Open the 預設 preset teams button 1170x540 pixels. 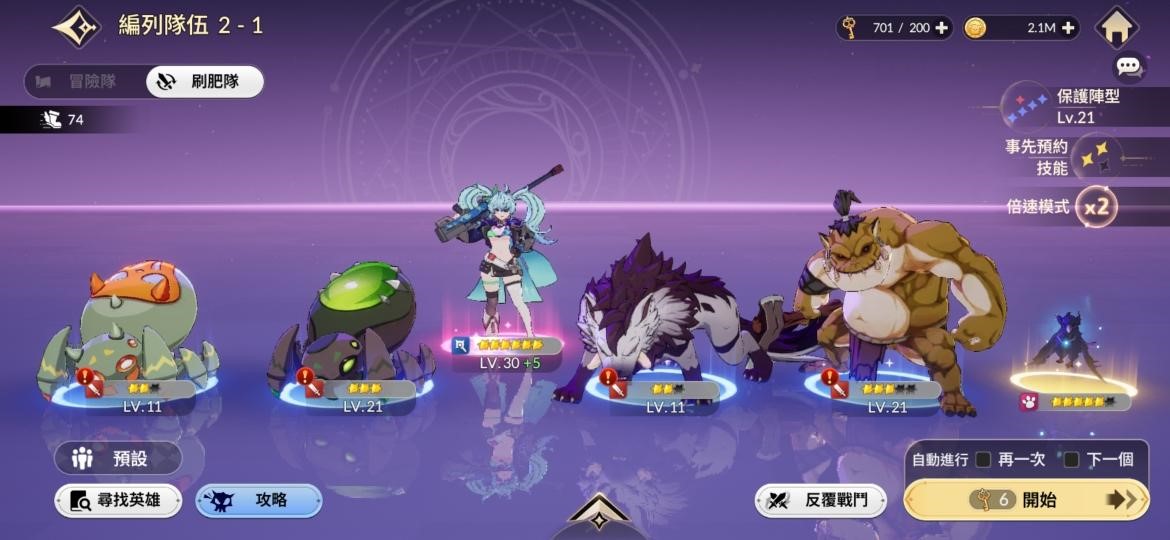coord(118,459)
